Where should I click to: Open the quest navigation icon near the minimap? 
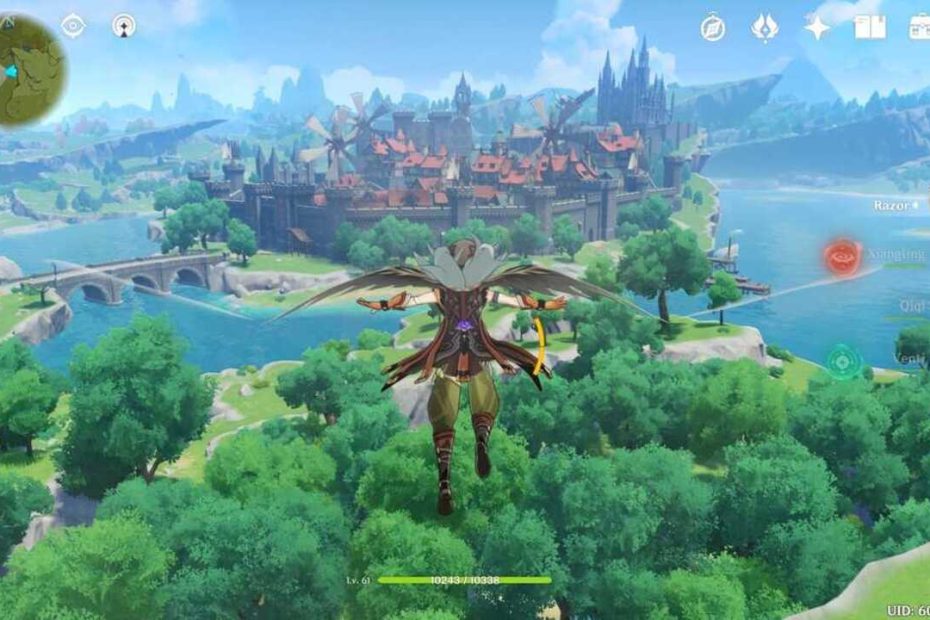coord(124,26)
